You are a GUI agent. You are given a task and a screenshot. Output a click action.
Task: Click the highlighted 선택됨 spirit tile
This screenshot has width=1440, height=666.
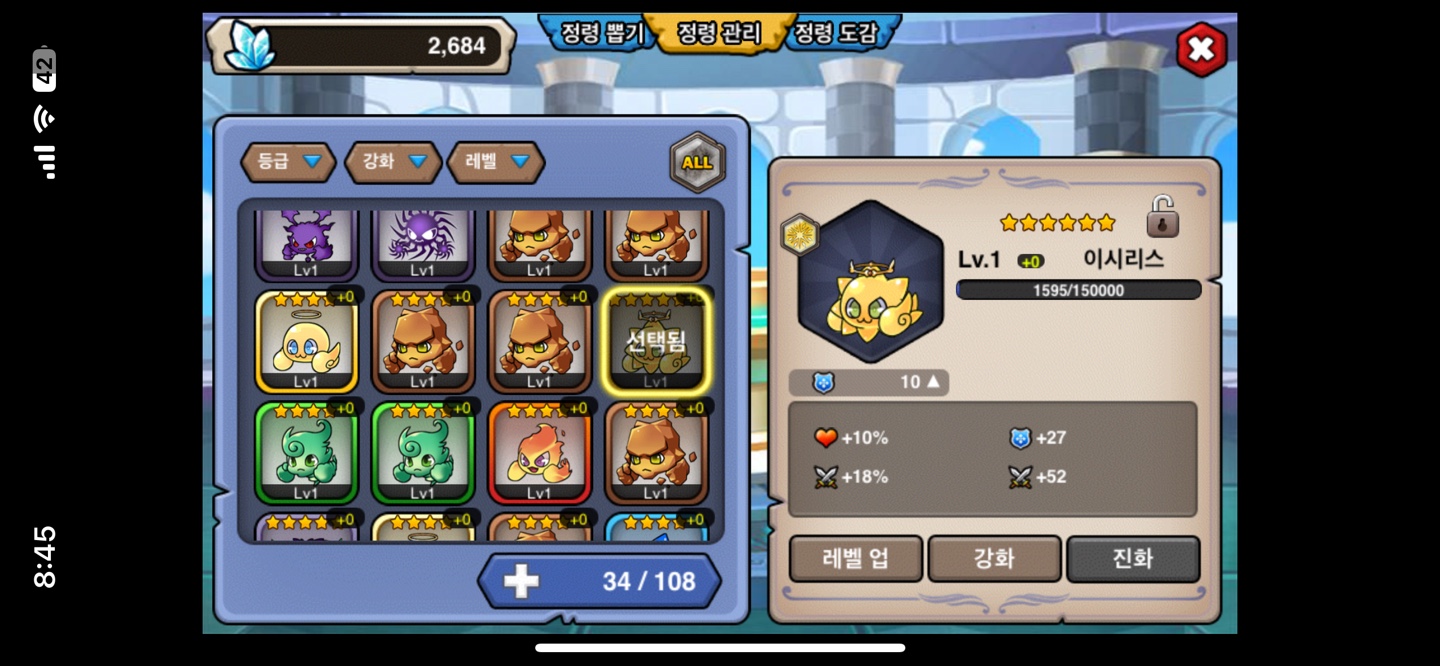pyautogui.click(x=656, y=342)
